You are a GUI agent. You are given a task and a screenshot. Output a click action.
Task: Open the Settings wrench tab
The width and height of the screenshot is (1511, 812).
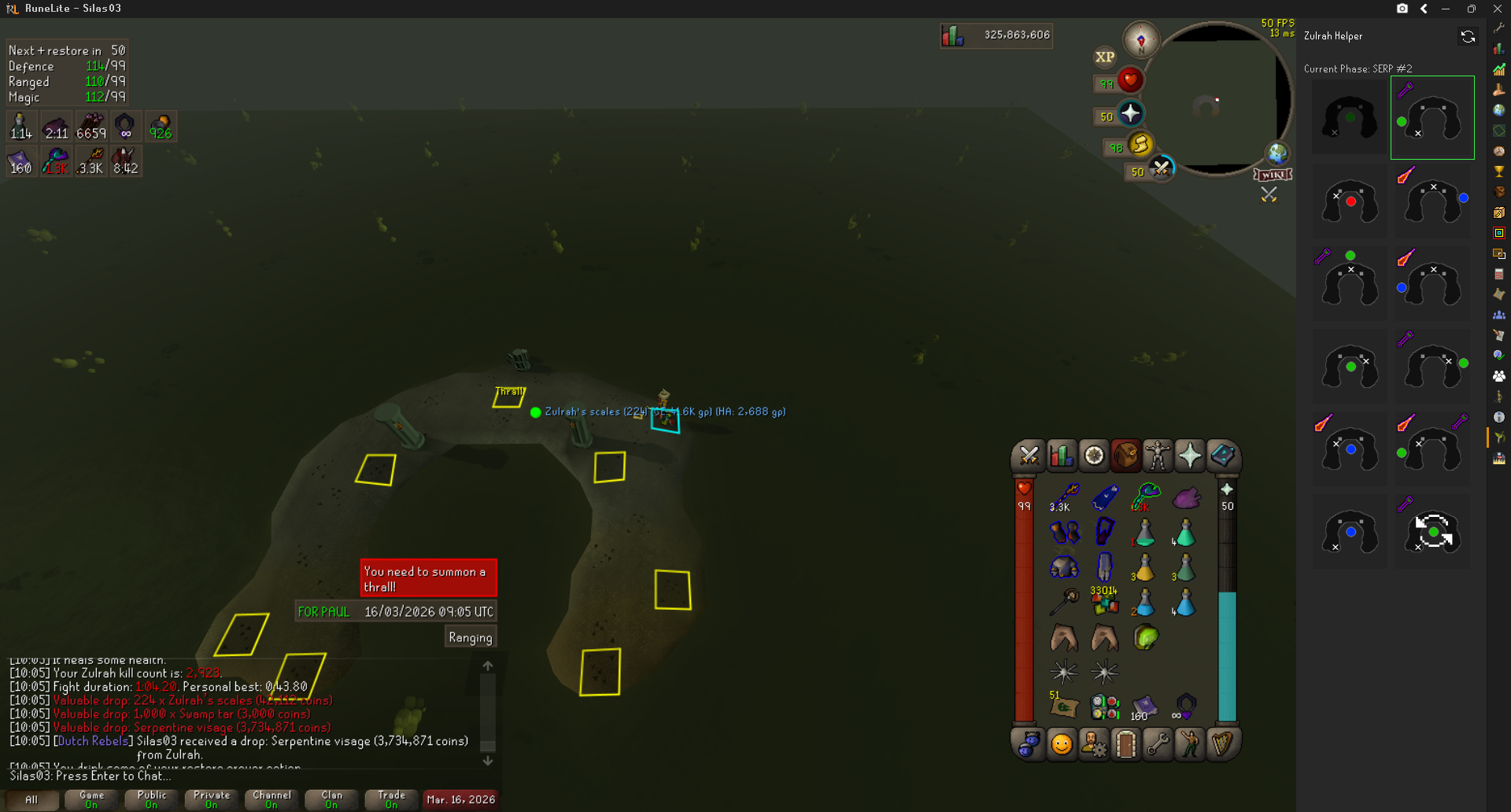[x=1158, y=744]
